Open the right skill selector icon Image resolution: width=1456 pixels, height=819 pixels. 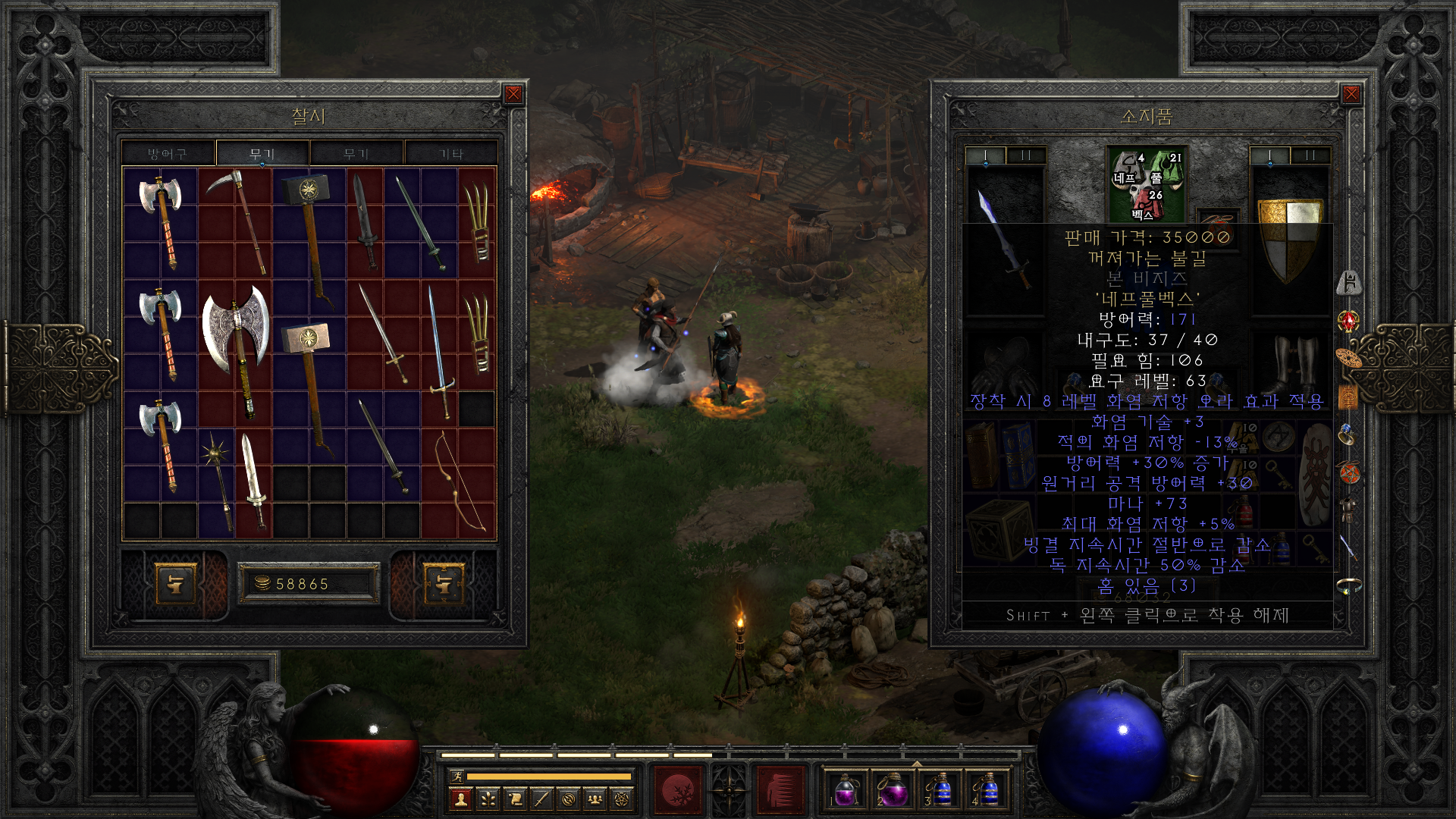pos(780,790)
